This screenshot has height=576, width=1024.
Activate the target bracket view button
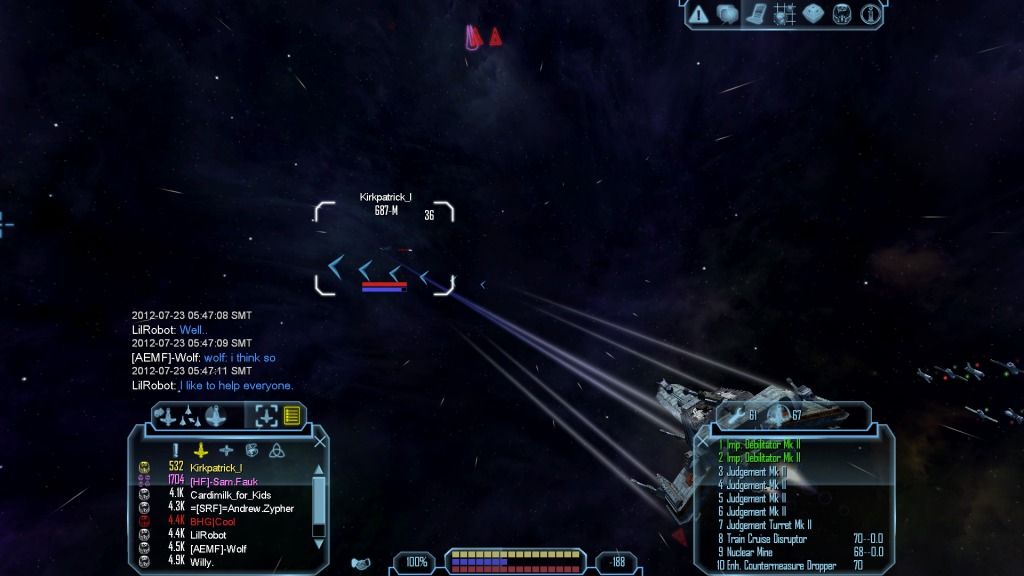pyautogui.click(x=266, y=415)
